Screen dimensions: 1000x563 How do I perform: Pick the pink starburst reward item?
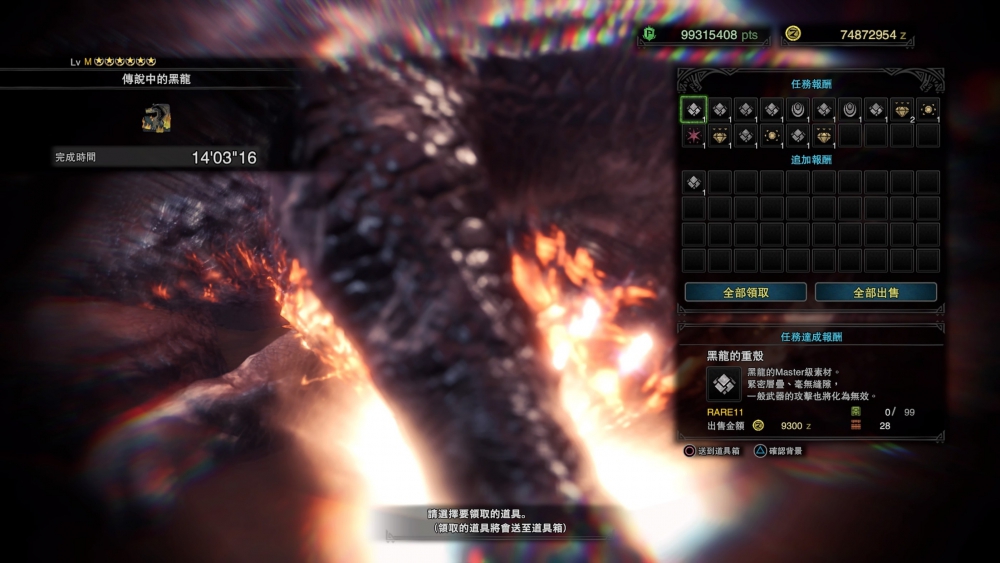coord(693,135)
